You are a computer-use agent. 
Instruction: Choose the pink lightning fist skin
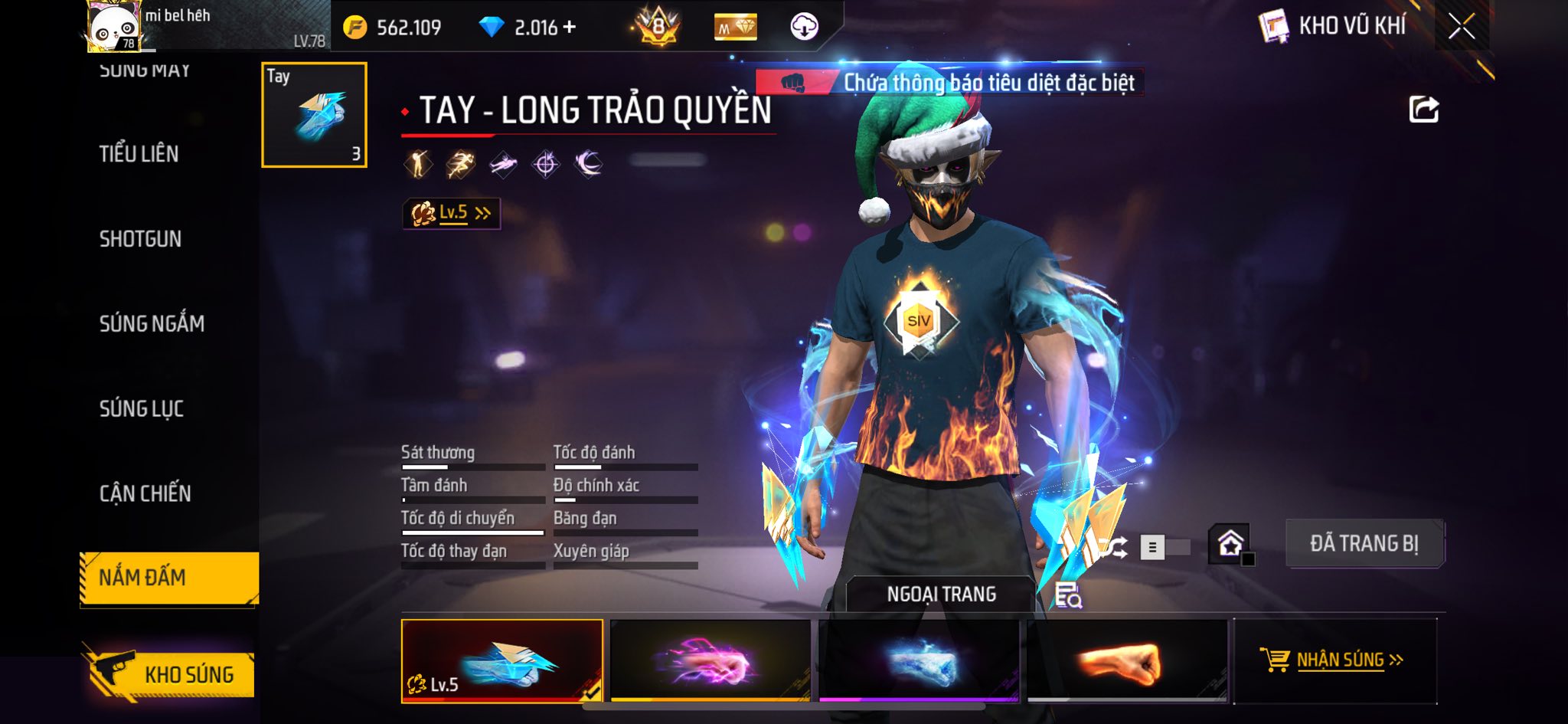pyautogui.click(x=710, y=660)
